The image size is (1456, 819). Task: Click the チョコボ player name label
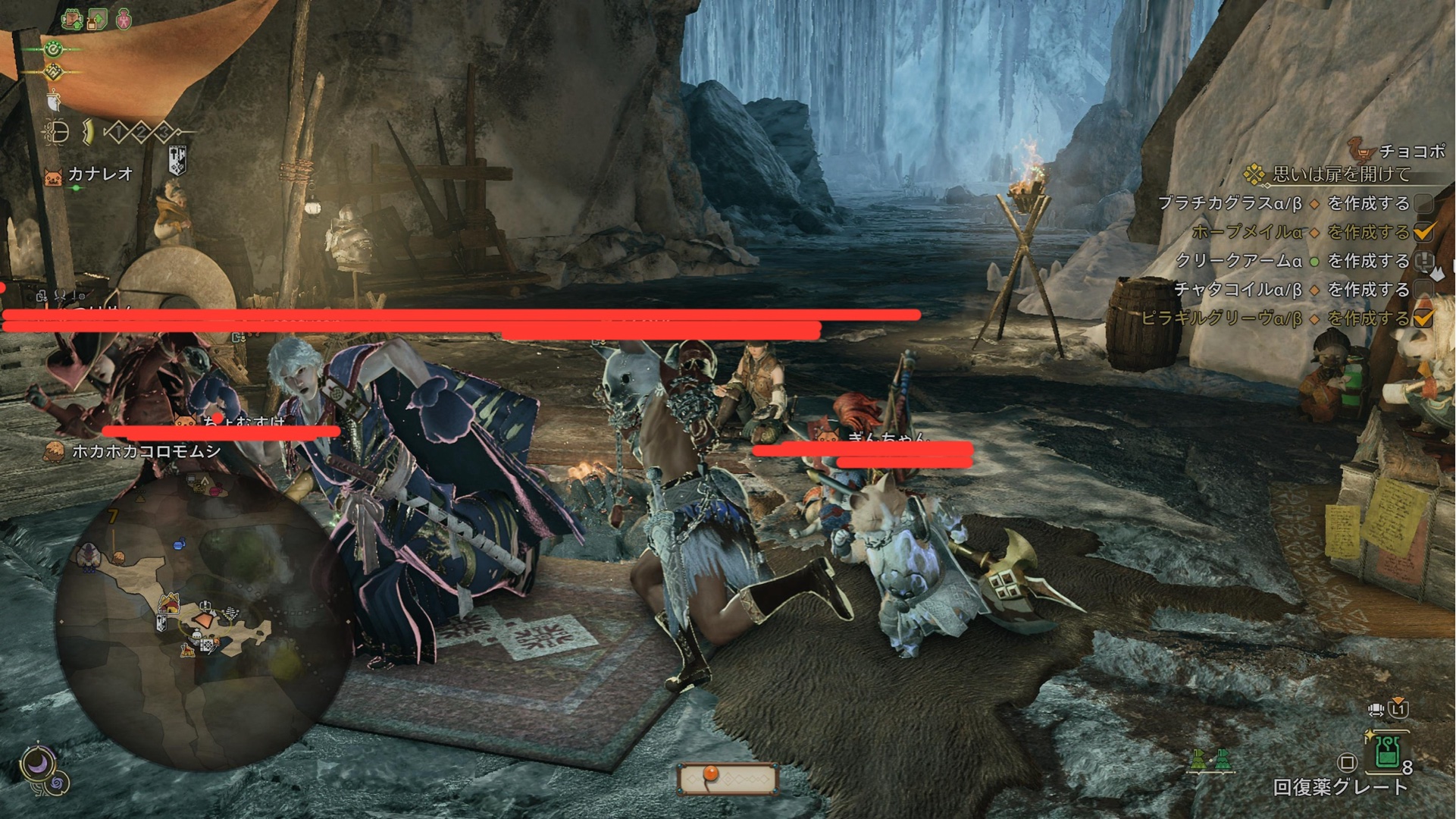[x=1411, y=151]
